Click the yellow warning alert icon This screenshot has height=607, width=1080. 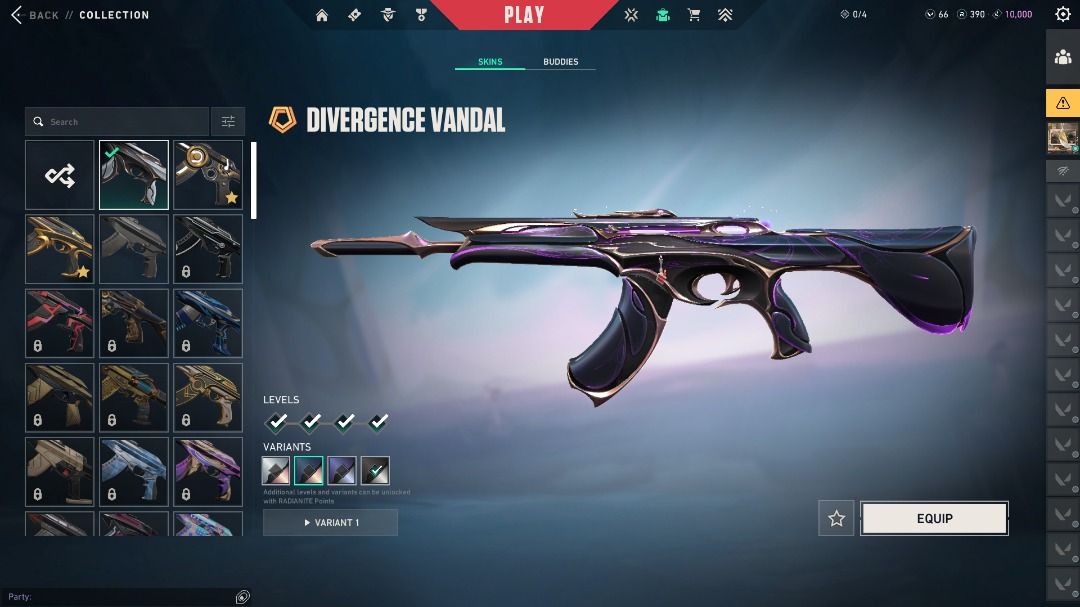pos(1063,103)
